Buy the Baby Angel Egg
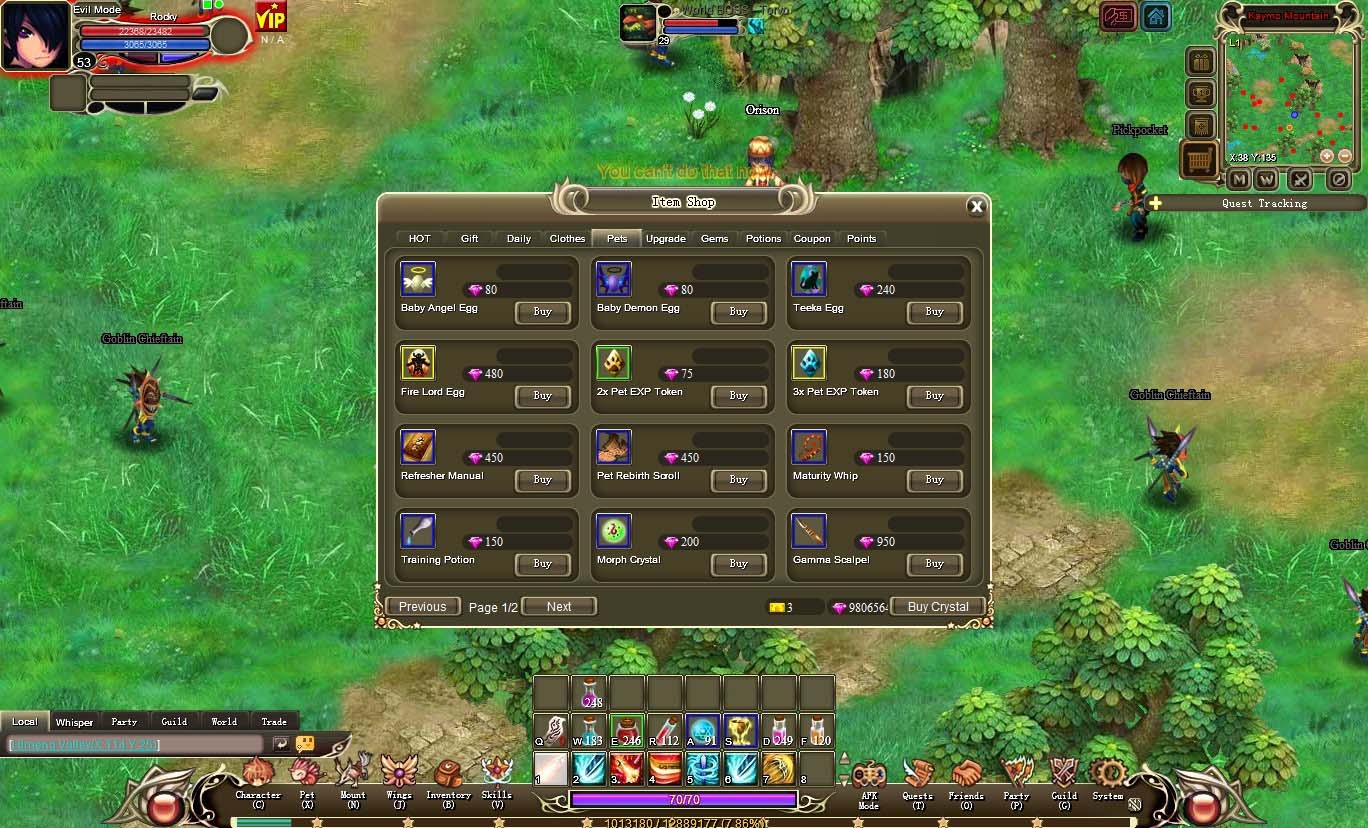Viewport: 1368px width, 828px height. 542,312
